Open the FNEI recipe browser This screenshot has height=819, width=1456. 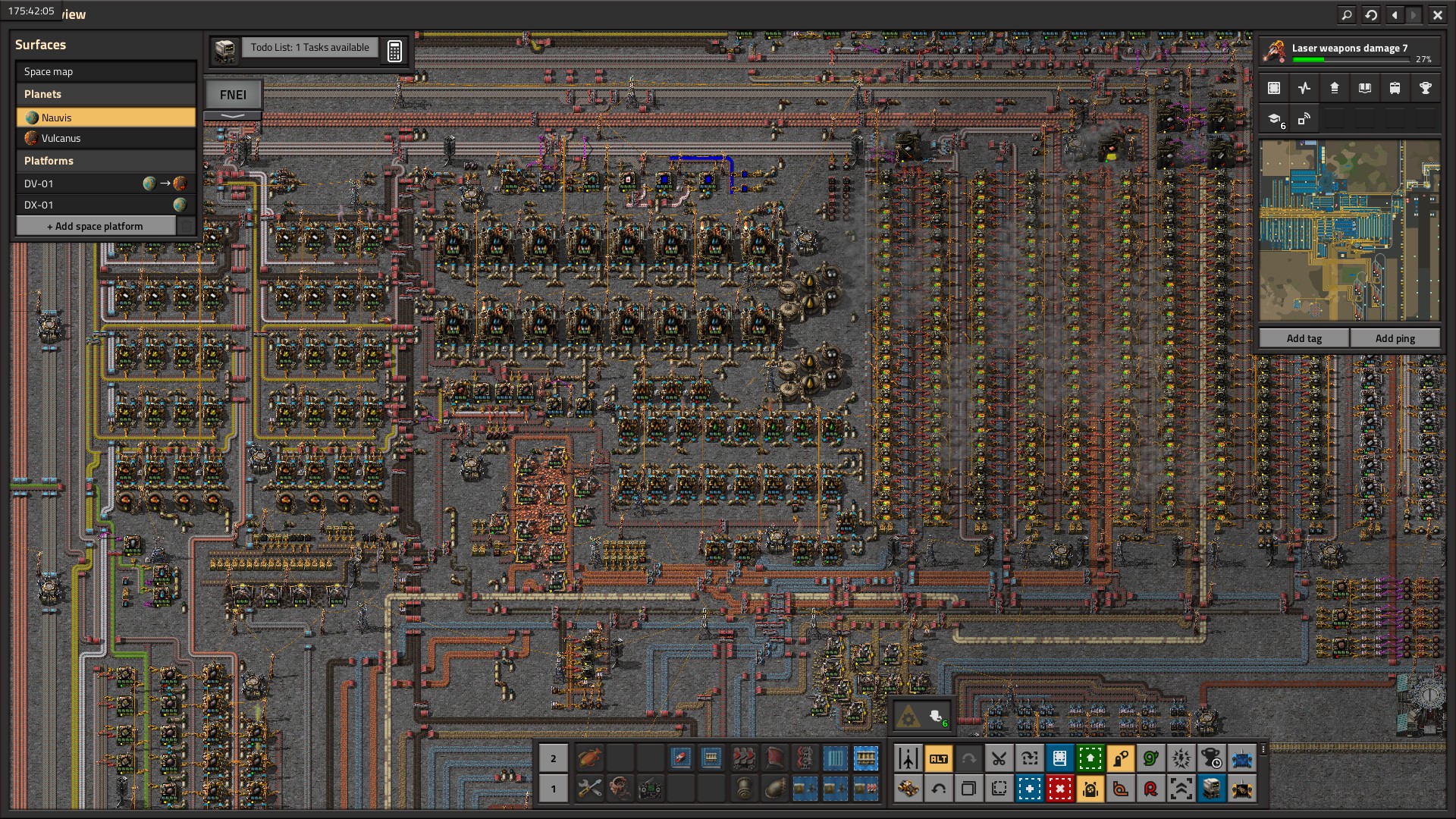point(233,95)
